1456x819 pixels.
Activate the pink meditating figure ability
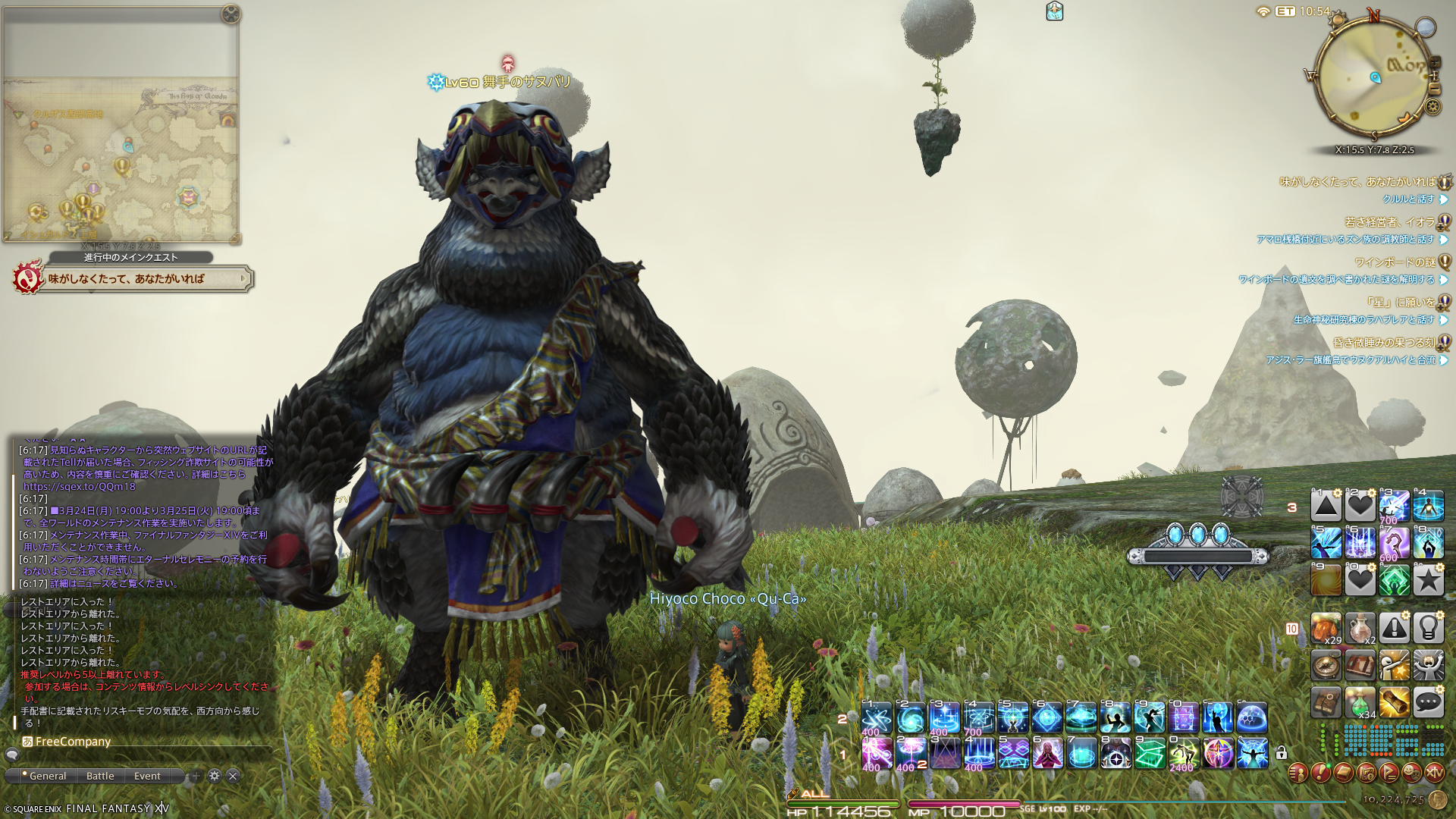(1047, 754)
